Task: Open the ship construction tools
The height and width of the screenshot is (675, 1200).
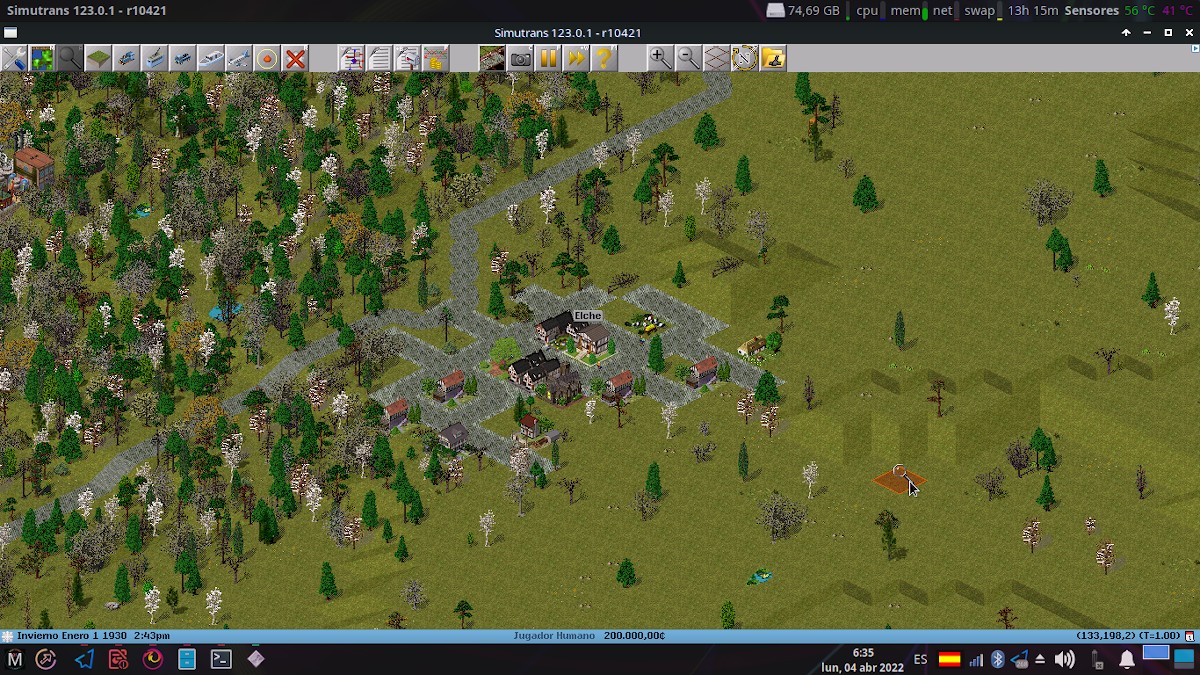Action: [210, 58]
